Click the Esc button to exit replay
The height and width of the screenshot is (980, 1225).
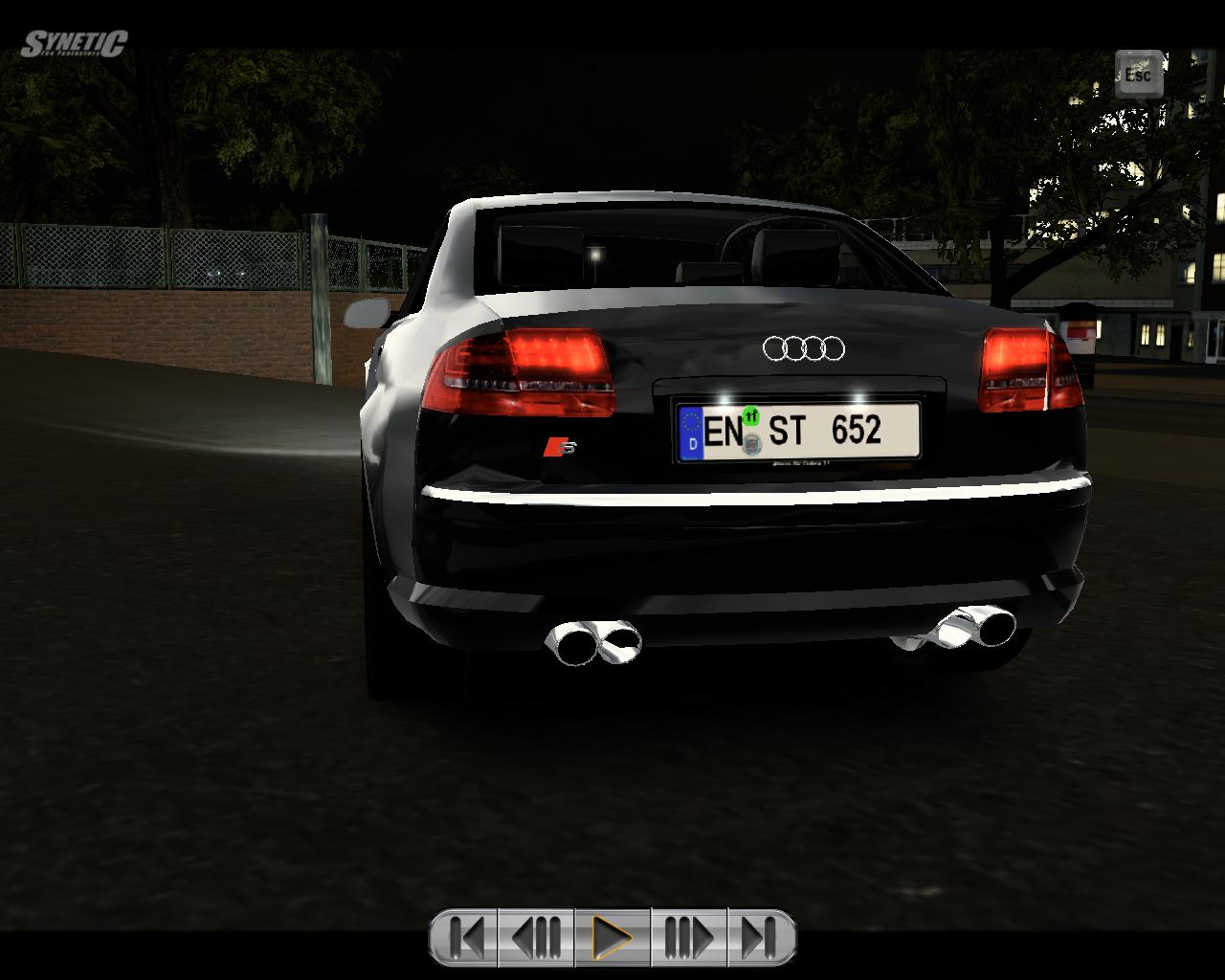click(x=1138, y=75)
